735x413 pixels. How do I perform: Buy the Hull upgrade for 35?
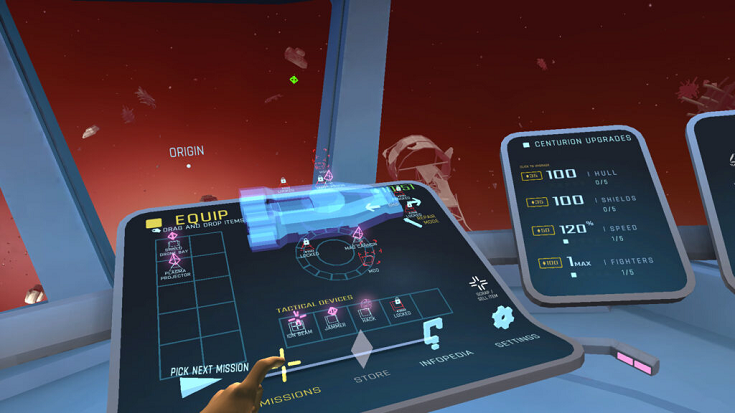[532, 175]
